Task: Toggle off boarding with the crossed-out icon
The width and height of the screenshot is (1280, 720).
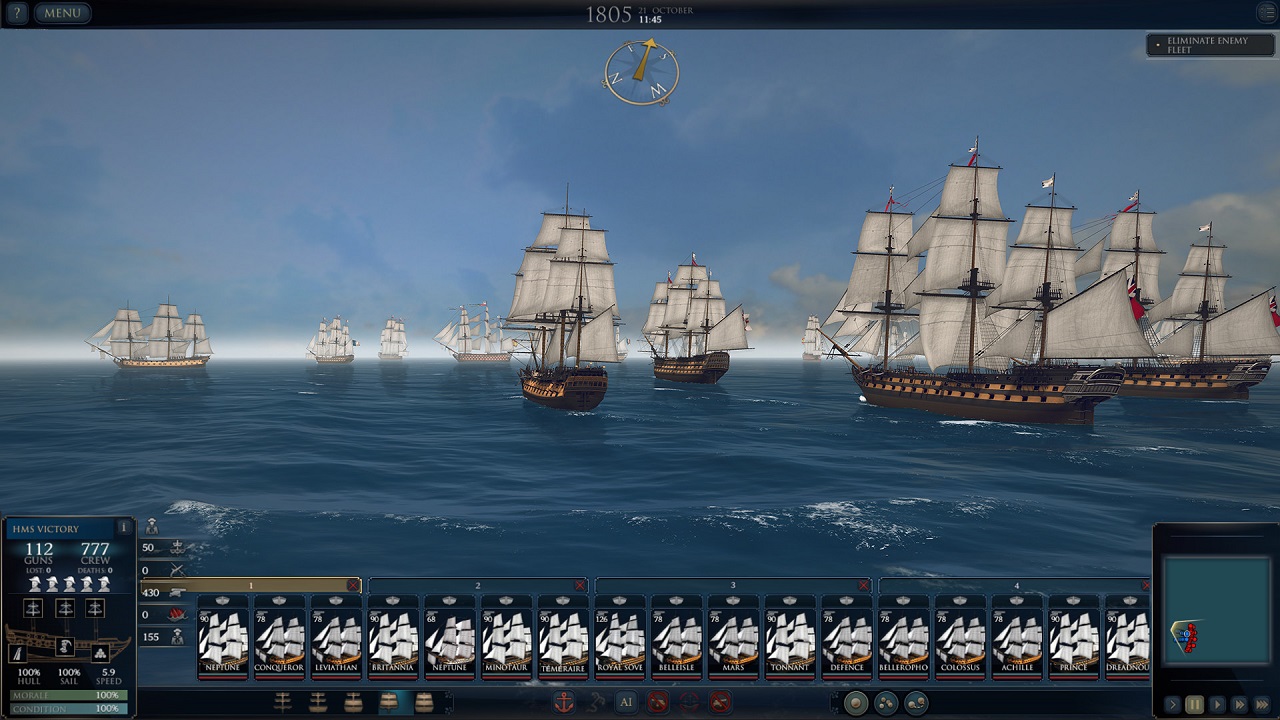Action: click(x=720, y=702)
